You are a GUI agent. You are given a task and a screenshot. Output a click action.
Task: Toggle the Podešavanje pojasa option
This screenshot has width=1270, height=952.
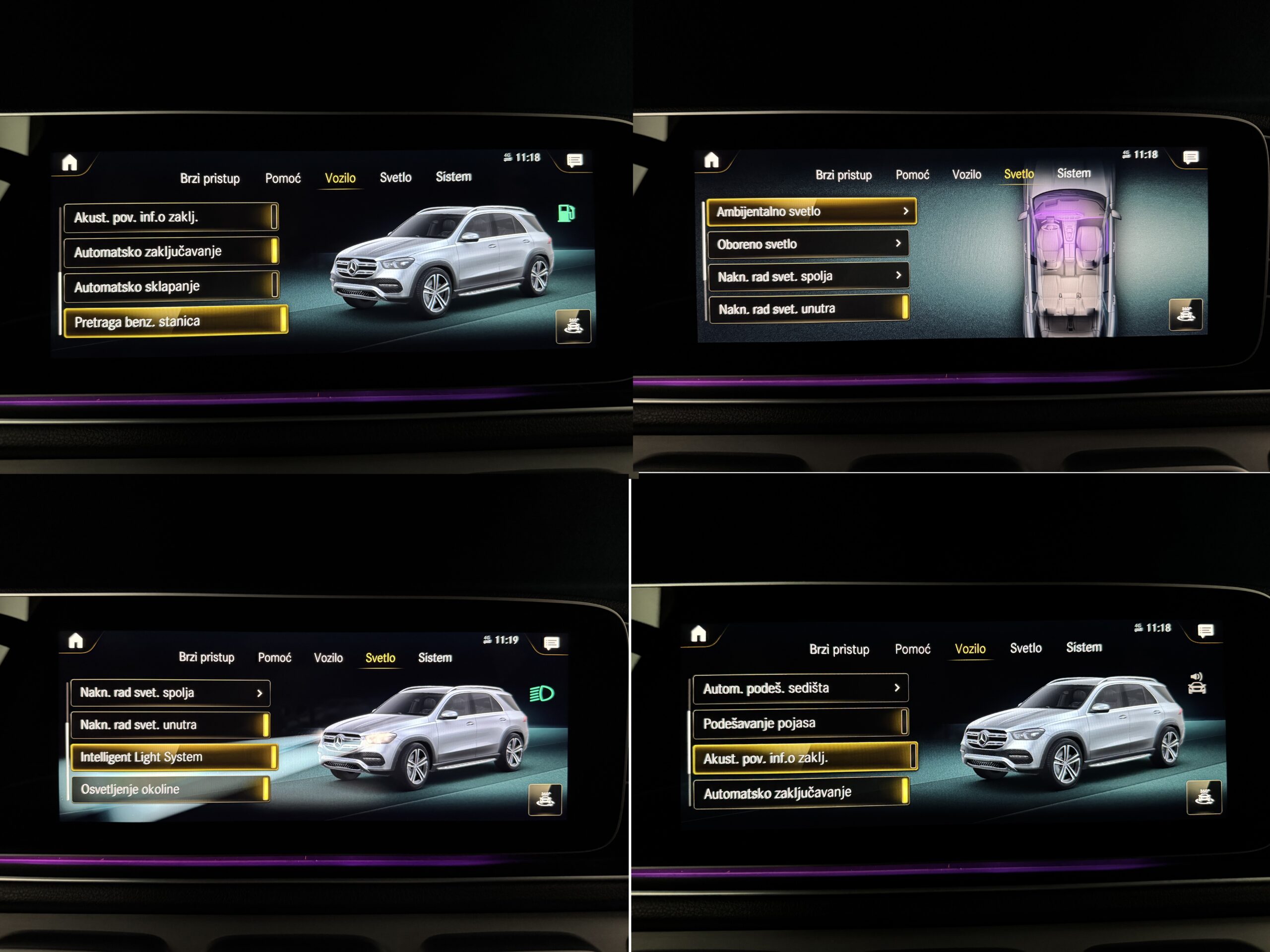click(800, 723)
